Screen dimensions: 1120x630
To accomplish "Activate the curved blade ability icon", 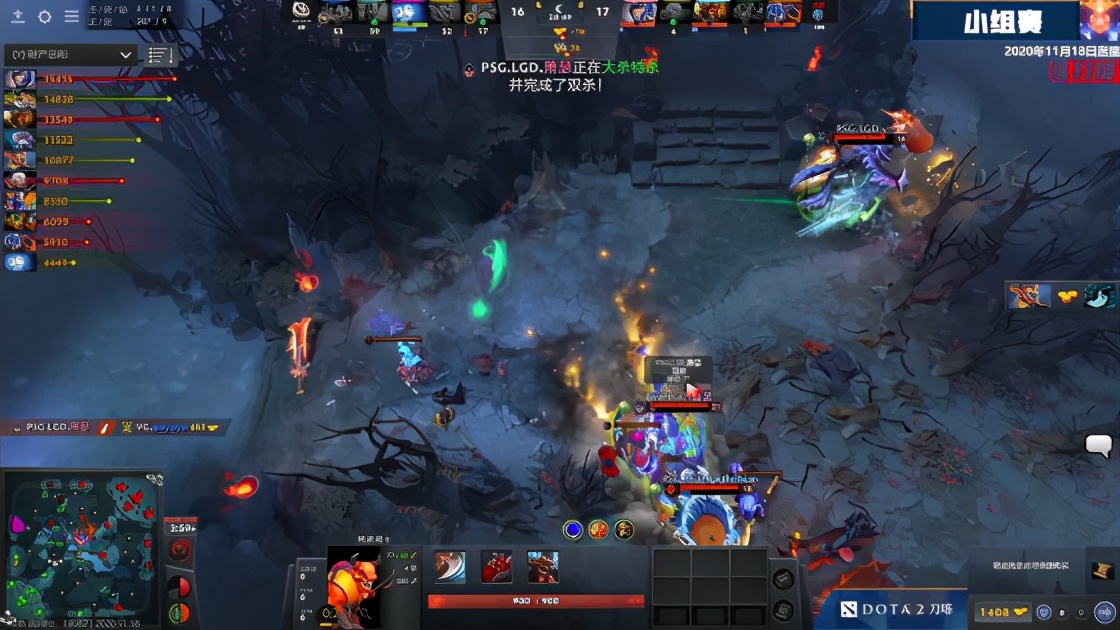I will [x=450, y=567].
